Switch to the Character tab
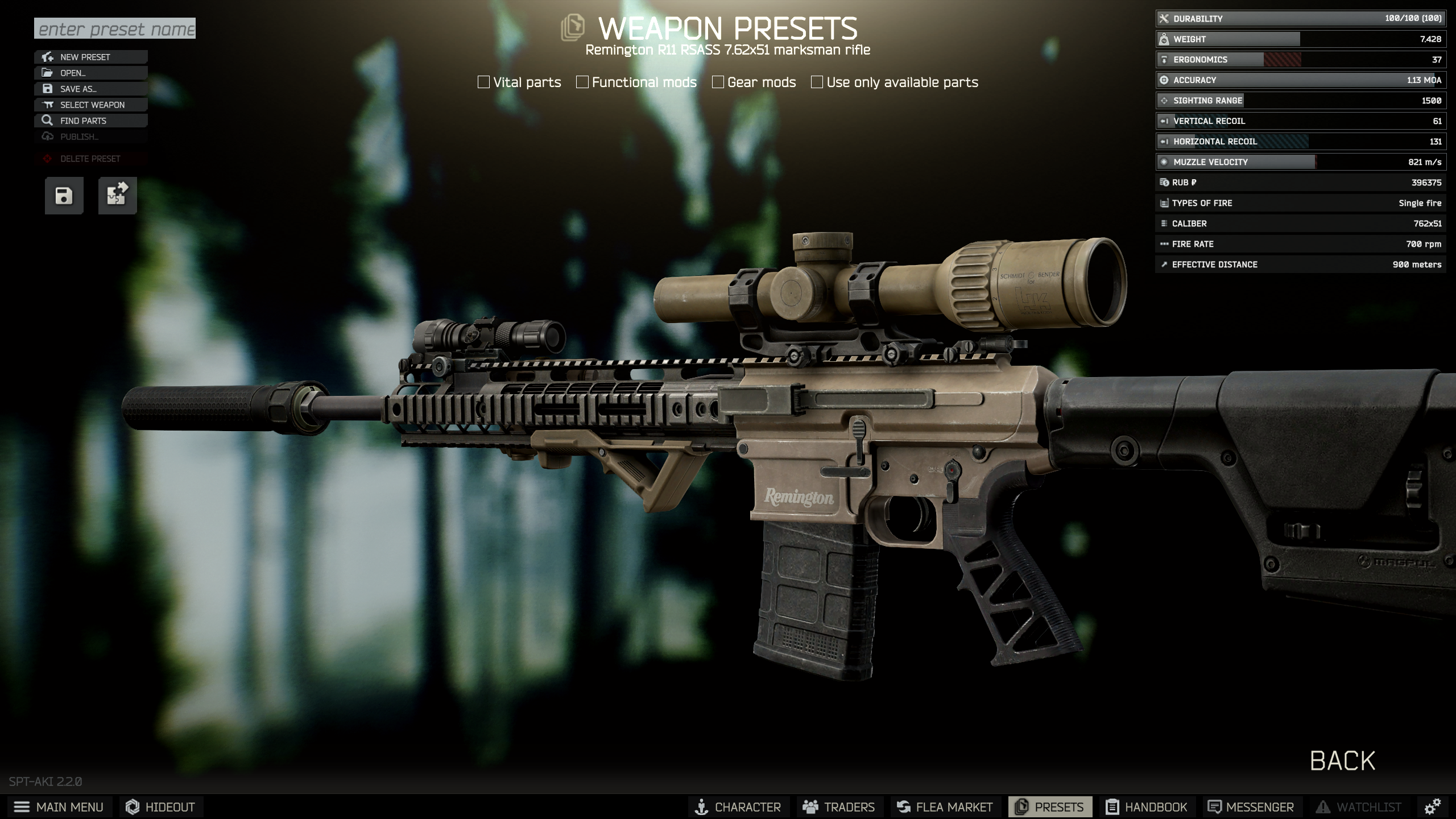 [738, 807]
